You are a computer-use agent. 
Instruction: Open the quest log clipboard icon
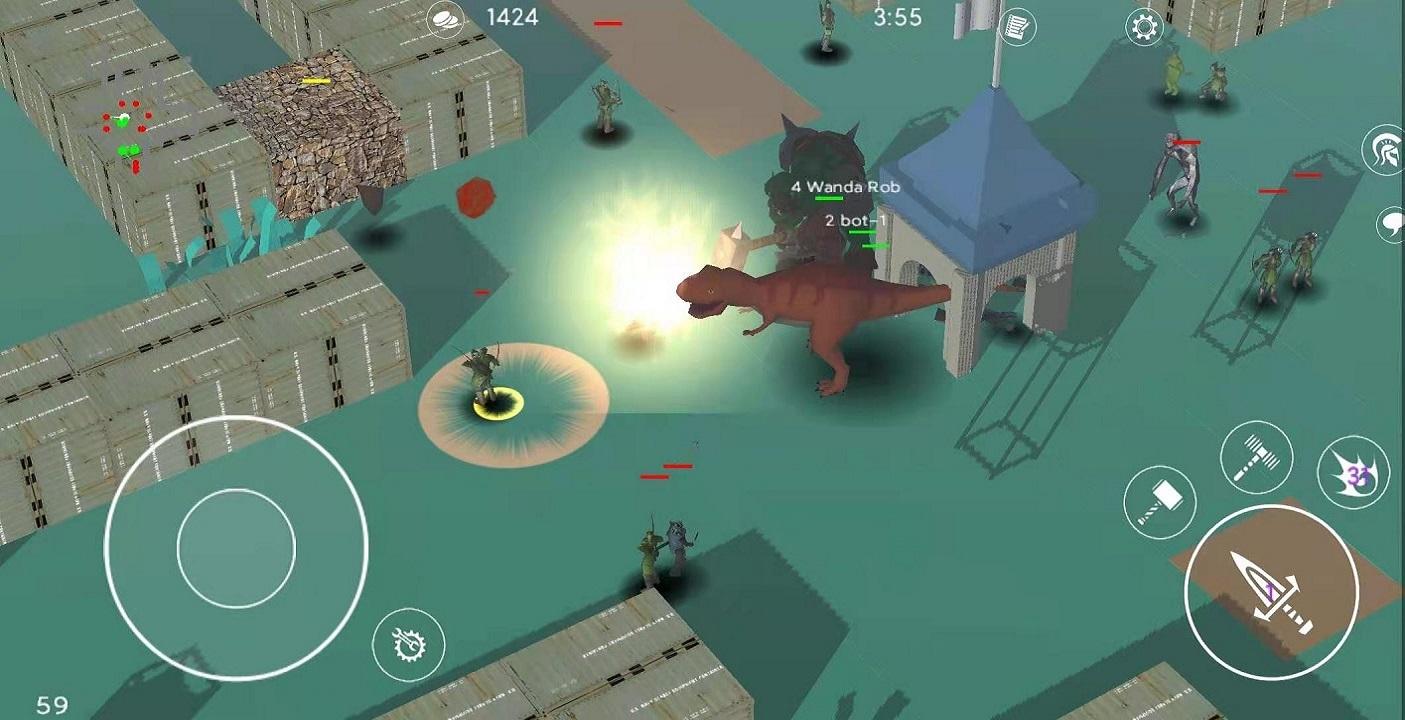1018,27
